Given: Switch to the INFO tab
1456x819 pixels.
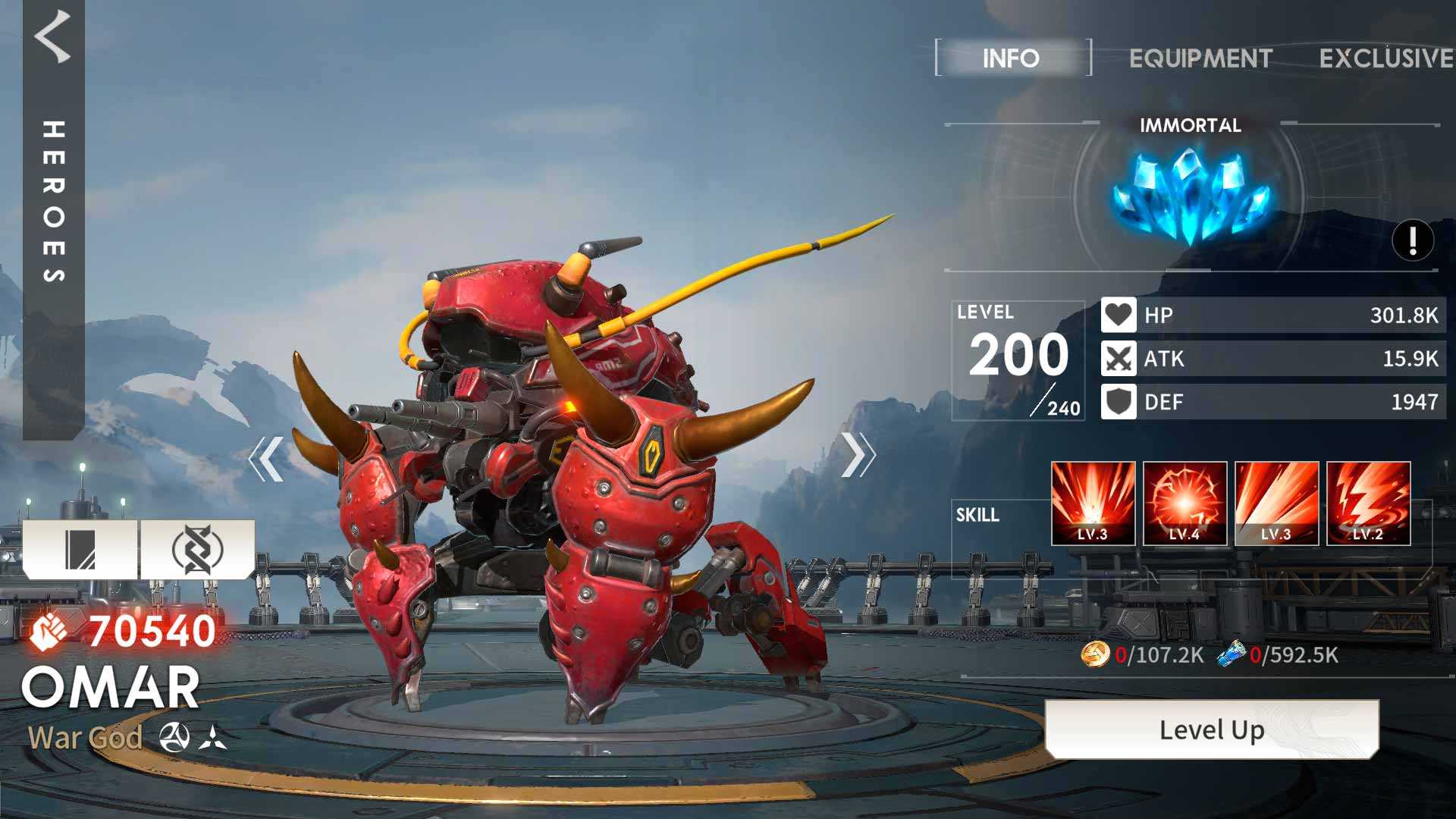Looking at the screenshot, I should click(1012, 58).
